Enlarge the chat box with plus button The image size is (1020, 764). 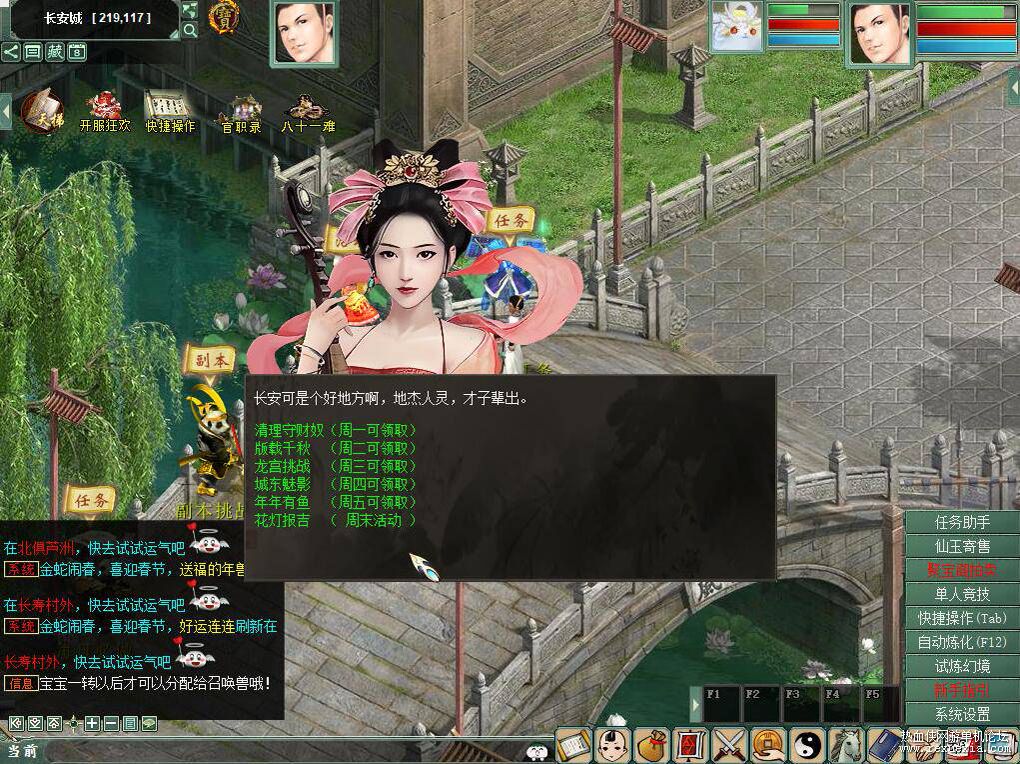click(92, 723)
